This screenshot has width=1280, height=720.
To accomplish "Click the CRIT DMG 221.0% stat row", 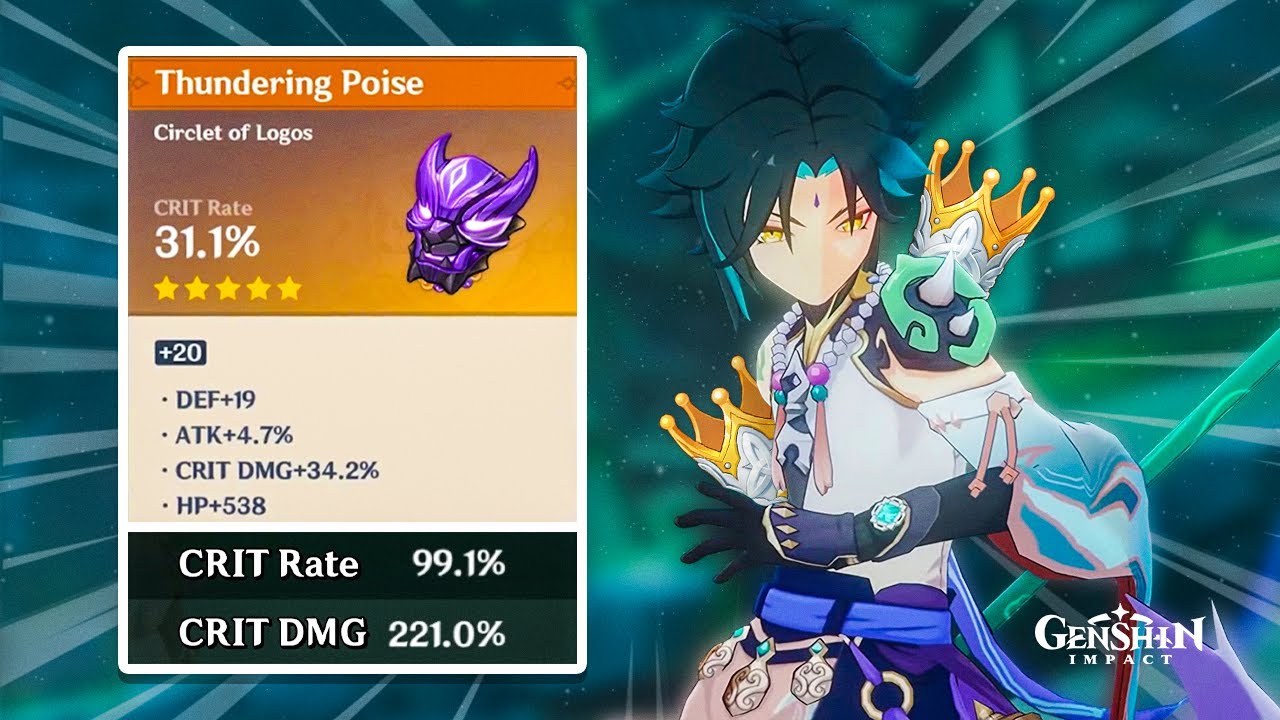I will (x=340, y=632).
